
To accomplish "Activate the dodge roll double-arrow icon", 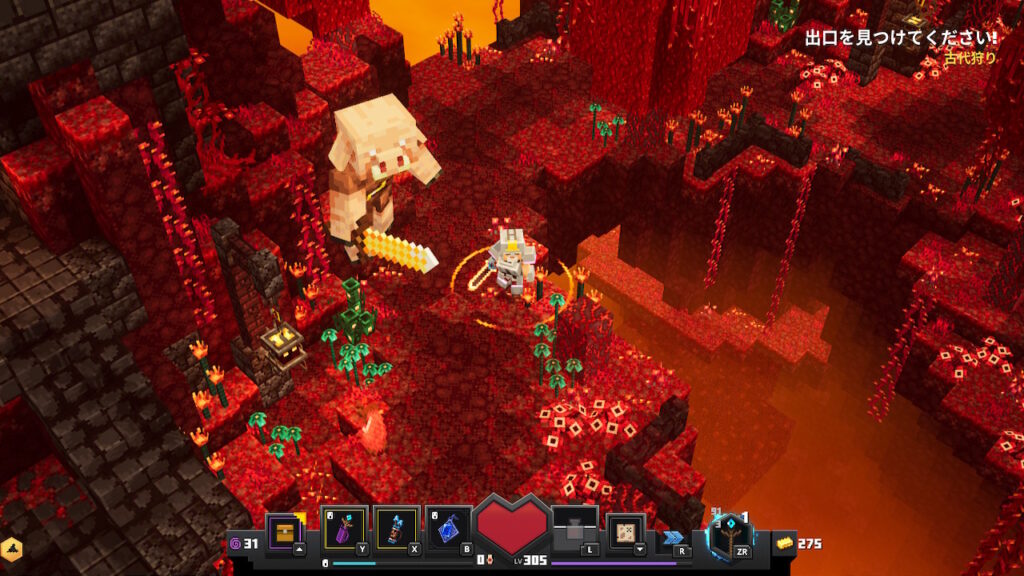I will pos(673,538).
